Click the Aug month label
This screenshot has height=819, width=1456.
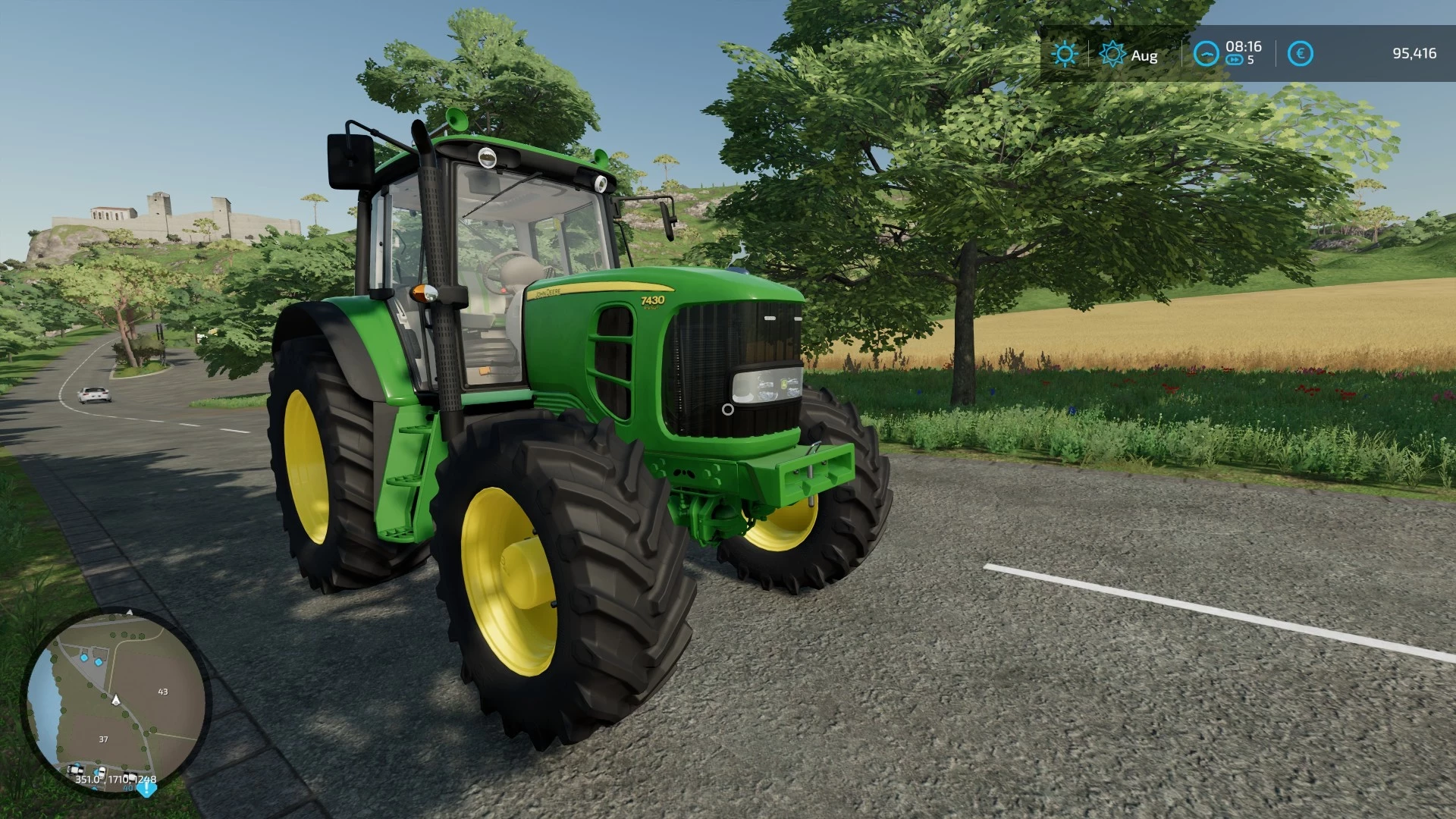pos(1145,55)
